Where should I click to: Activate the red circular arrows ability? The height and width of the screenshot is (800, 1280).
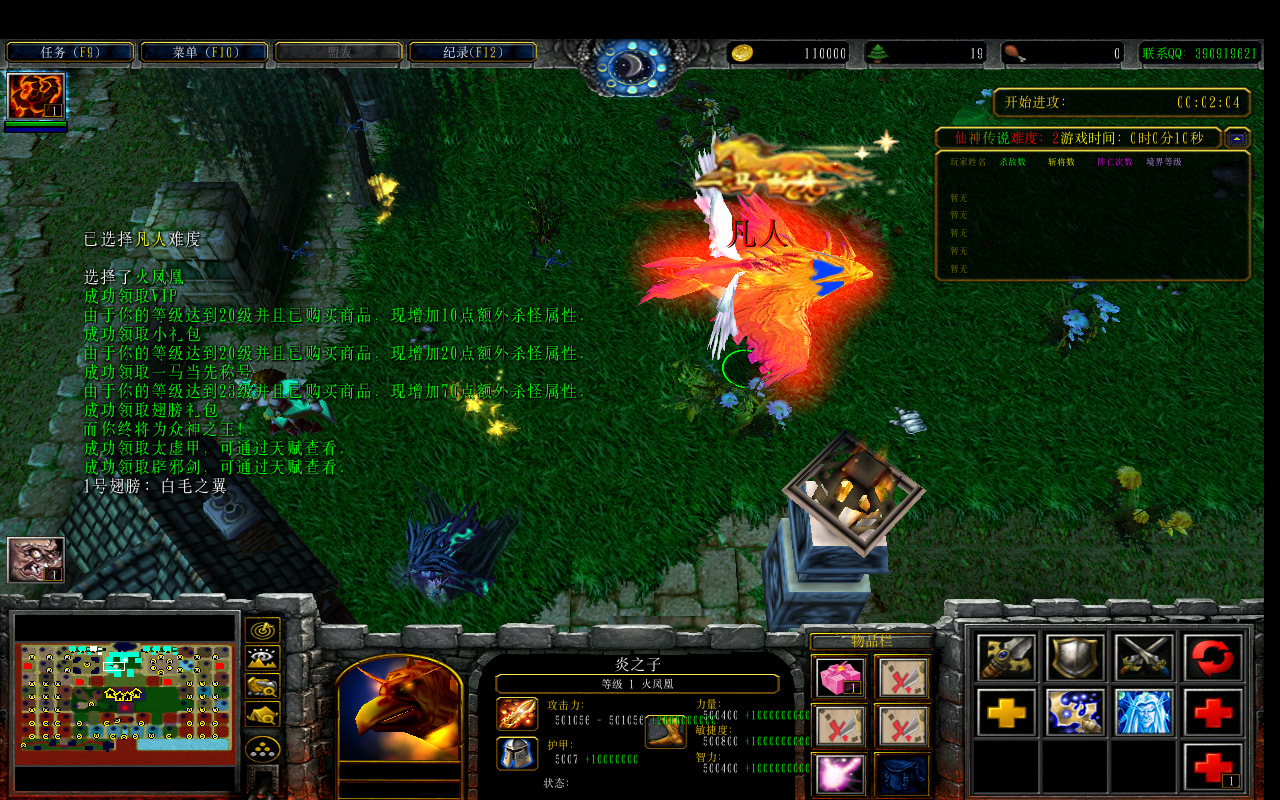[1213, 658]
